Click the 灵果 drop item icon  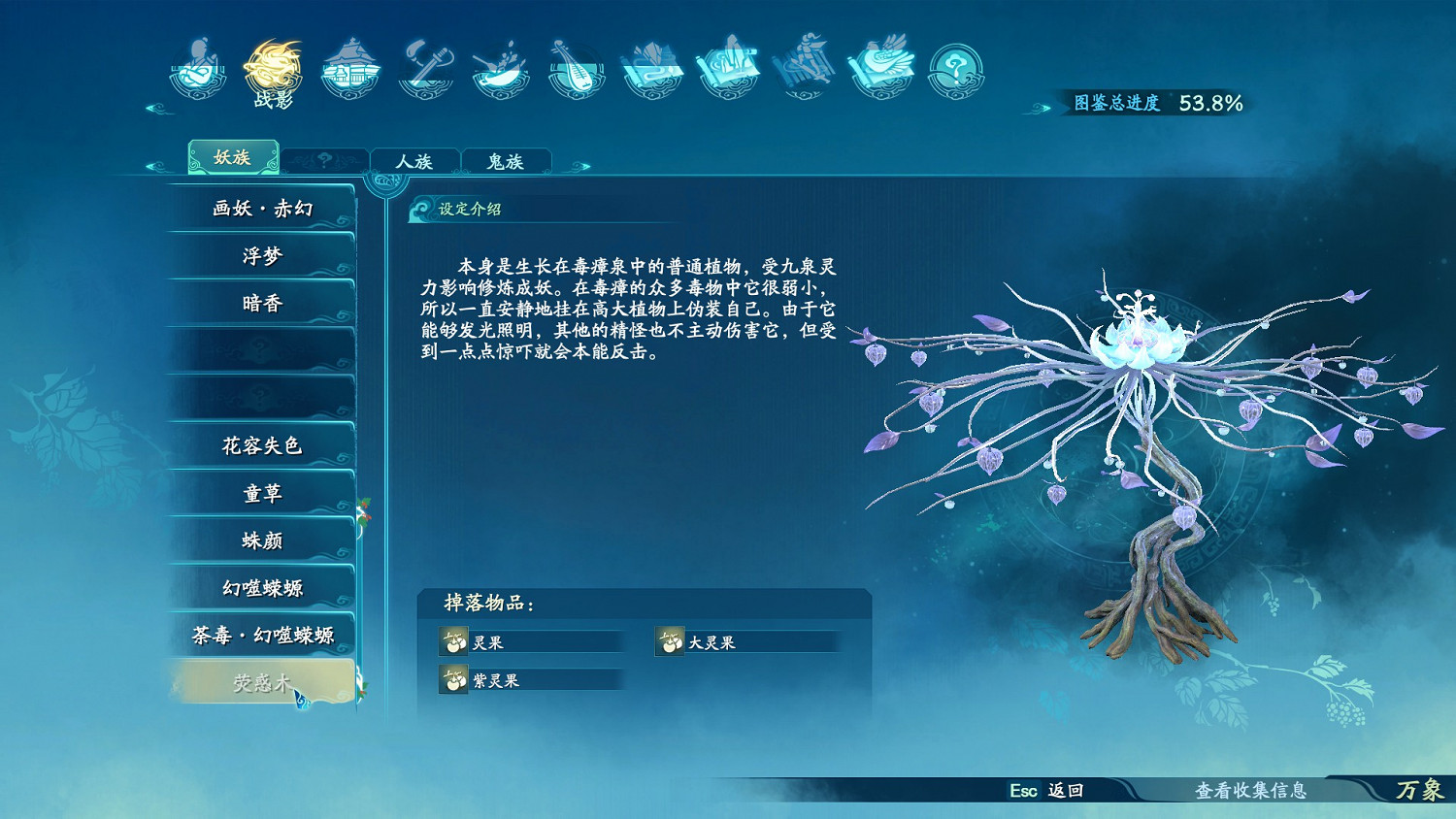453,640
